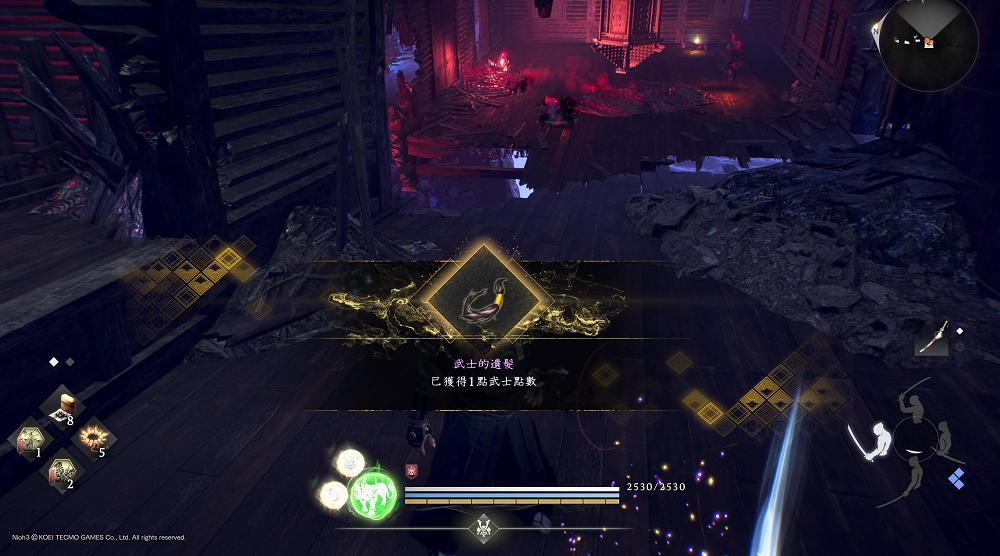
Task: Select the glowing ring item with count 5
Action: point(93,437)
